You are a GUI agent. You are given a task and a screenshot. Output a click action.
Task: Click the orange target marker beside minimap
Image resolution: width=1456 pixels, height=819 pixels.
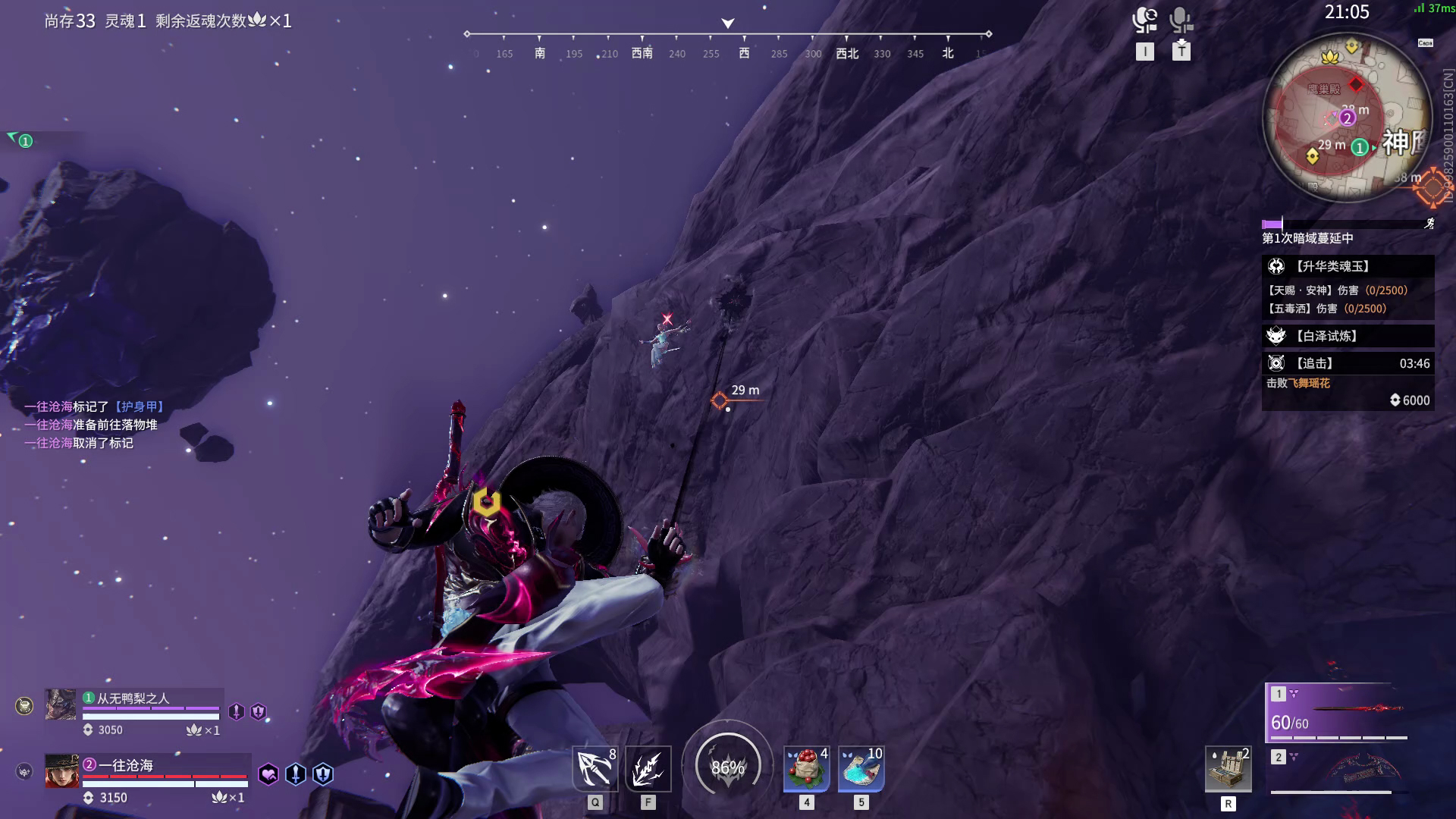[x=1432, y=187]
